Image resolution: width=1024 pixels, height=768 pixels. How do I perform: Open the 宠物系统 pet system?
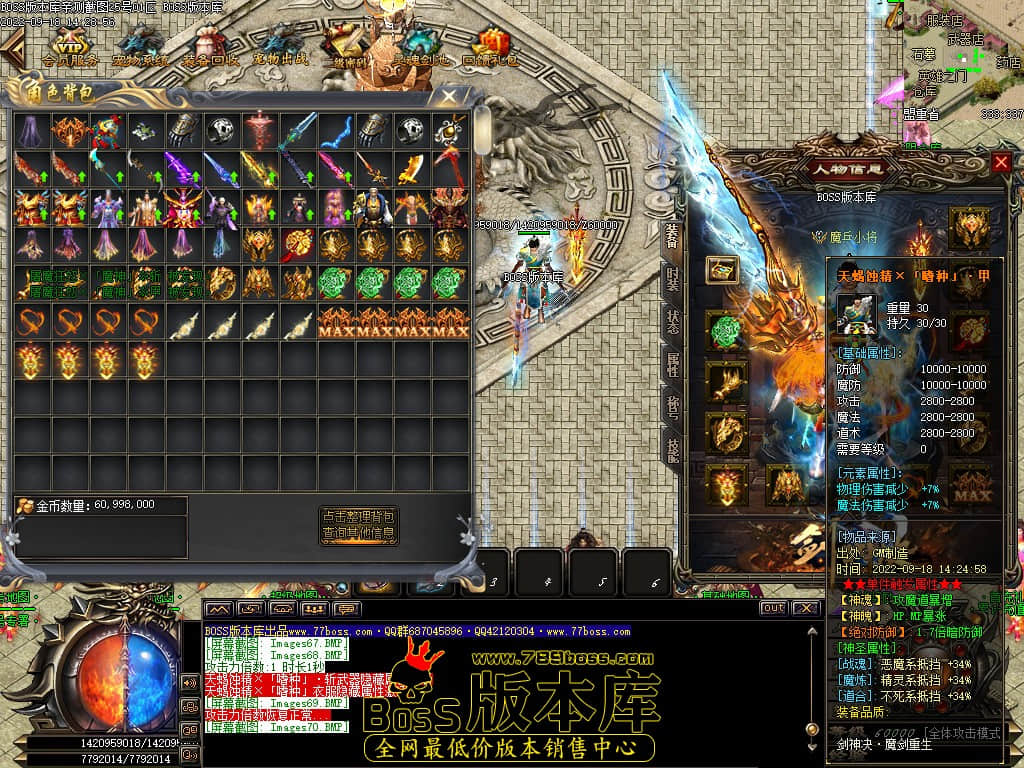pyautogui.click(x=139, y=46)
